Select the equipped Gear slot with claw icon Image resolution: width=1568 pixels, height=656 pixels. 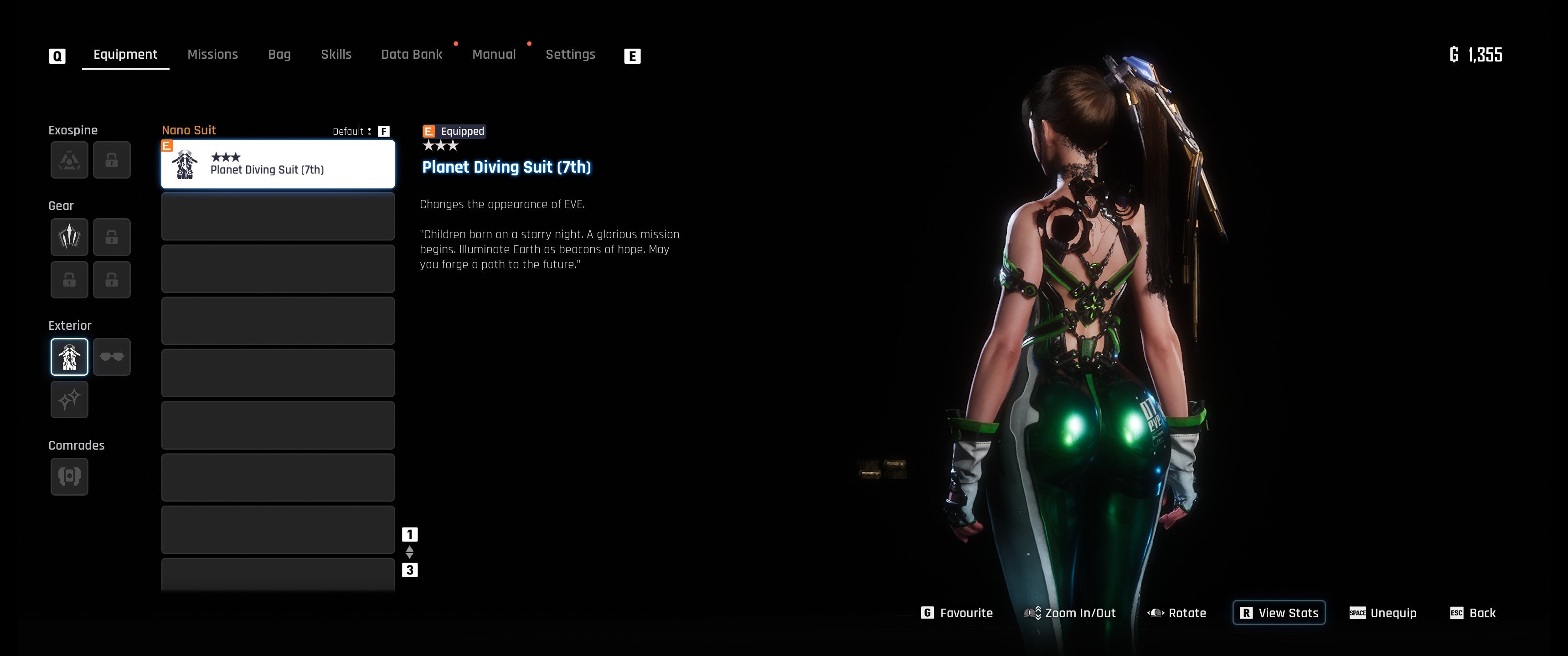(x=69, y=237)
